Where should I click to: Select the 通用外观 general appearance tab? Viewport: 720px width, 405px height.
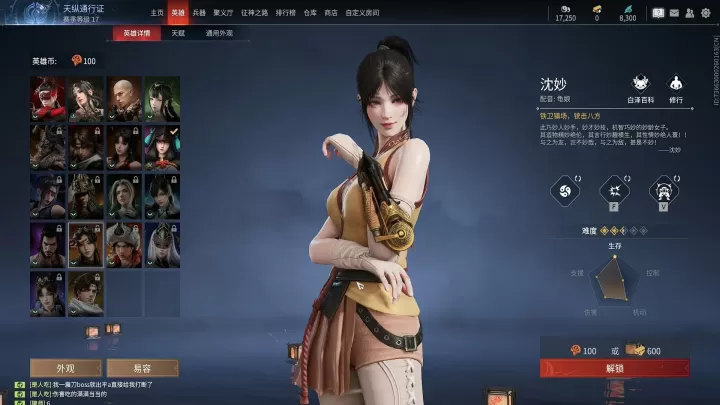(x=219, y=33)
